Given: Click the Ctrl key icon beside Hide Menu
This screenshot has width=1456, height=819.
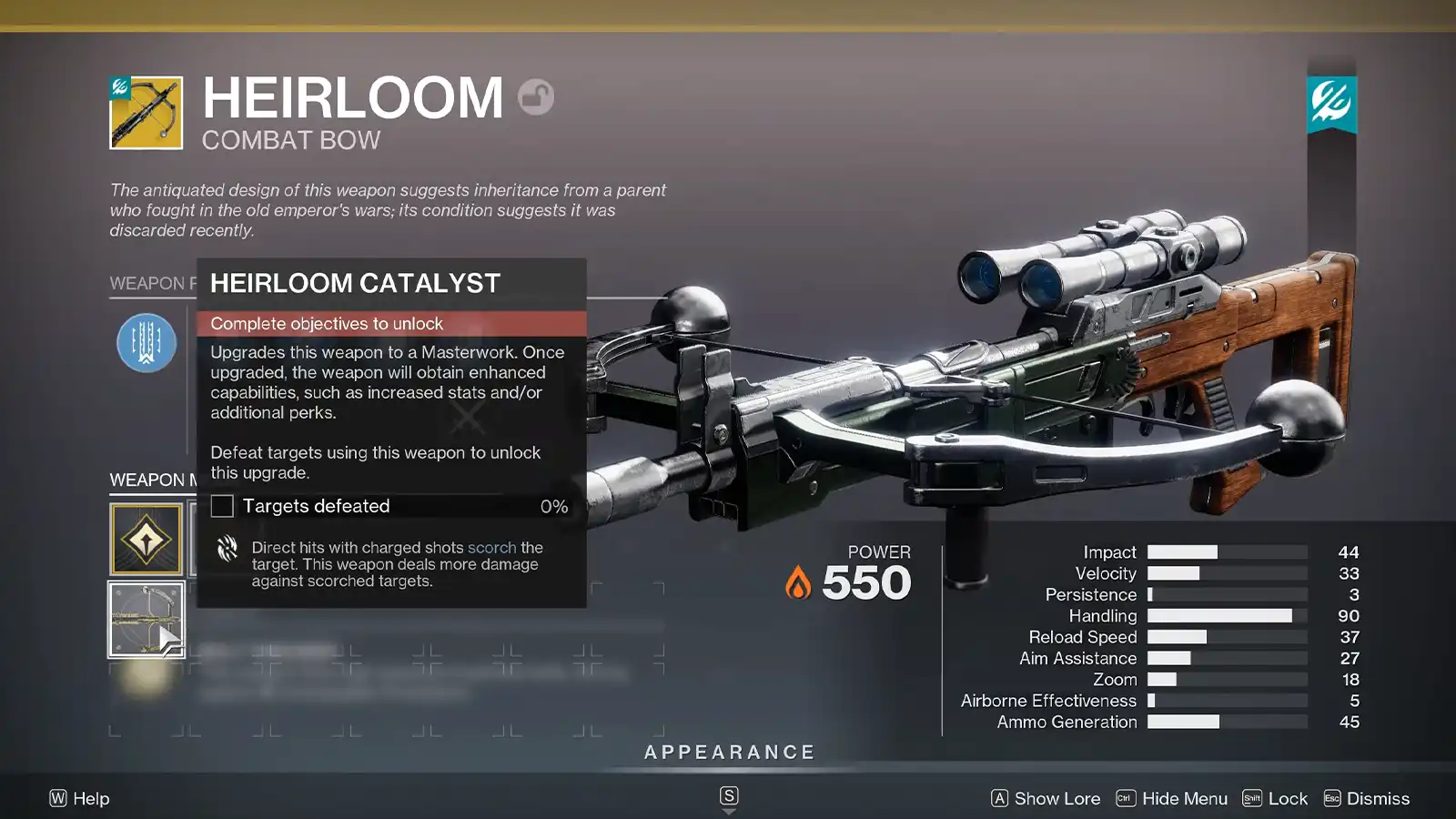Looking at the screenshot, I should [1126, 798].
